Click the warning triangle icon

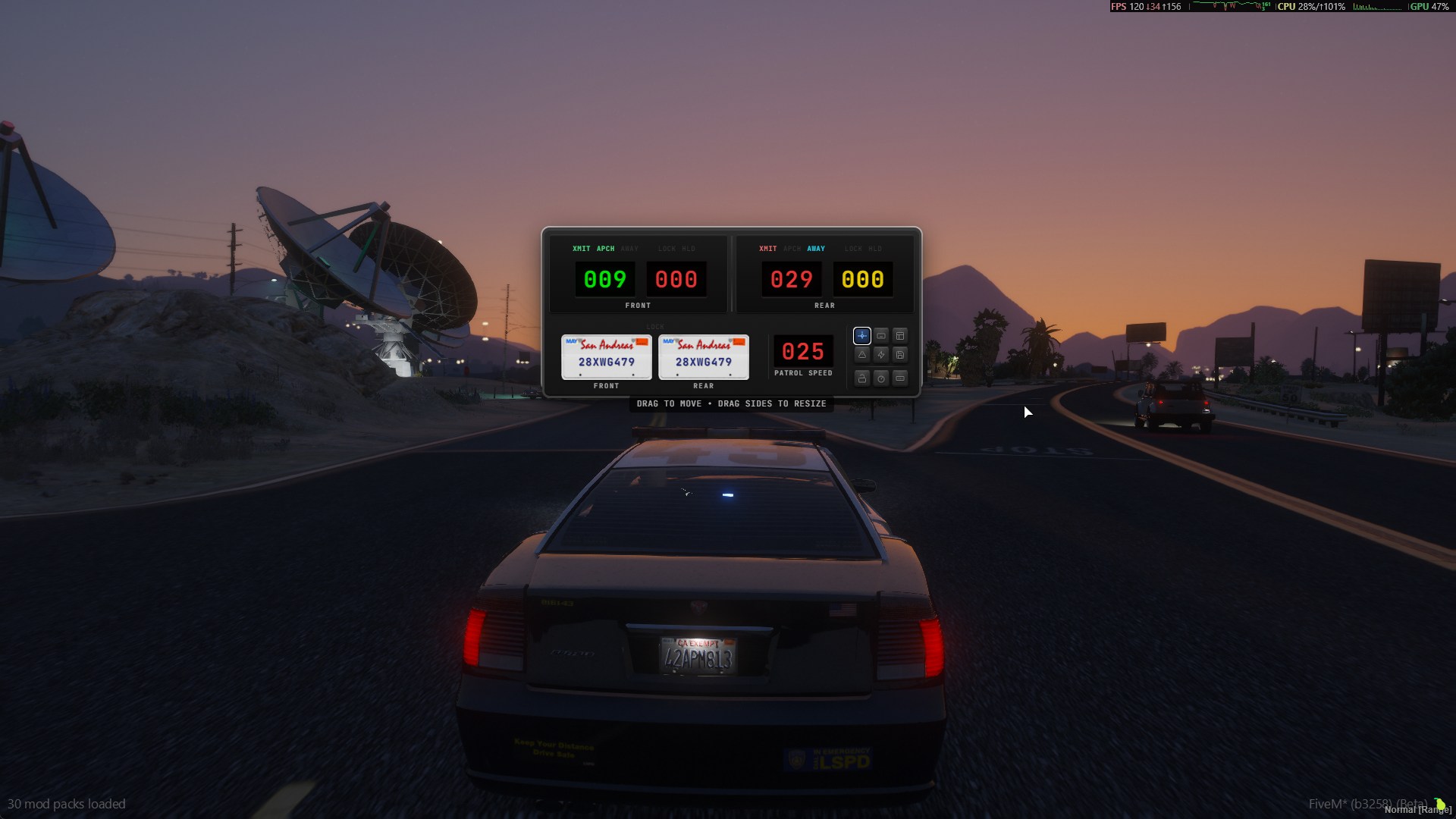(862, 355)
